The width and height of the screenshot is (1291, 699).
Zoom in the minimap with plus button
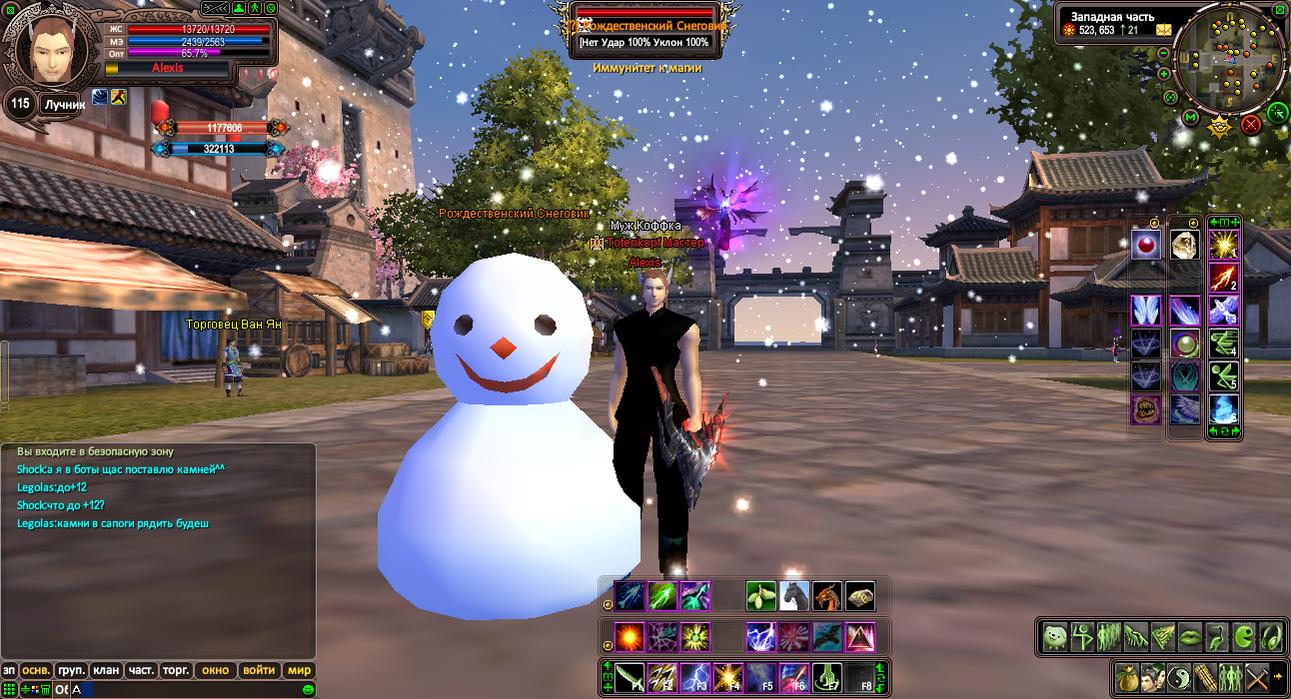[x=1164, y=73]
